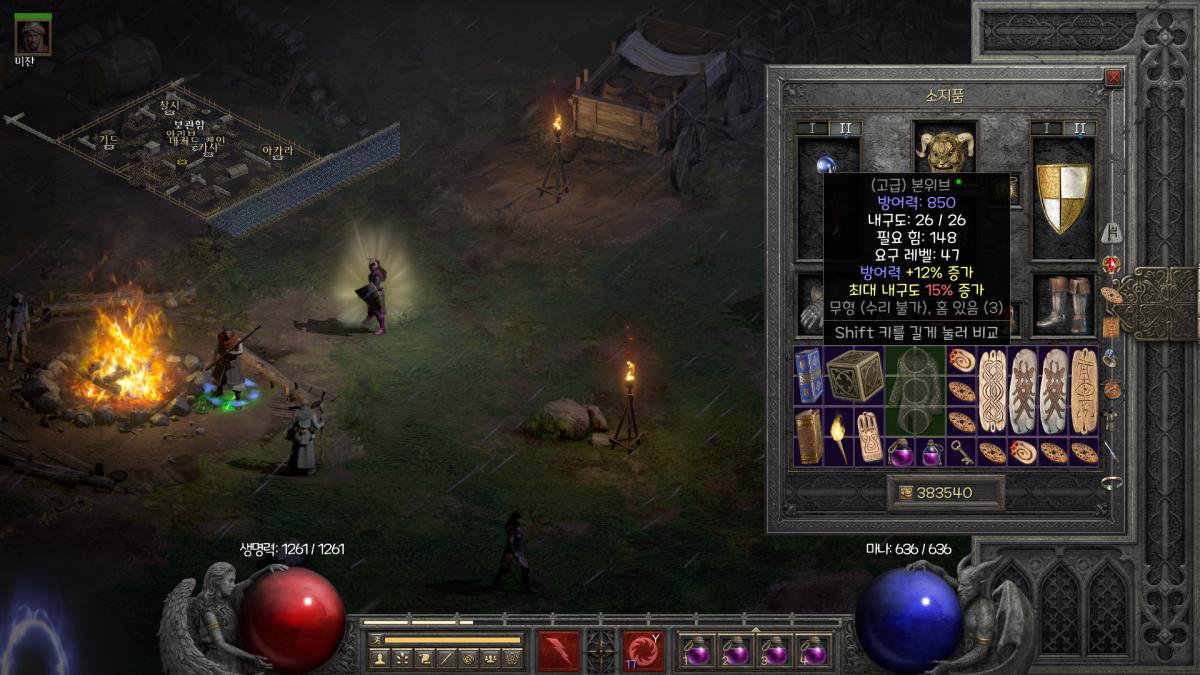Open the character screen mini-menu button
The width and height of the screenshot is (1200, 675).
[x=379, y=659]
